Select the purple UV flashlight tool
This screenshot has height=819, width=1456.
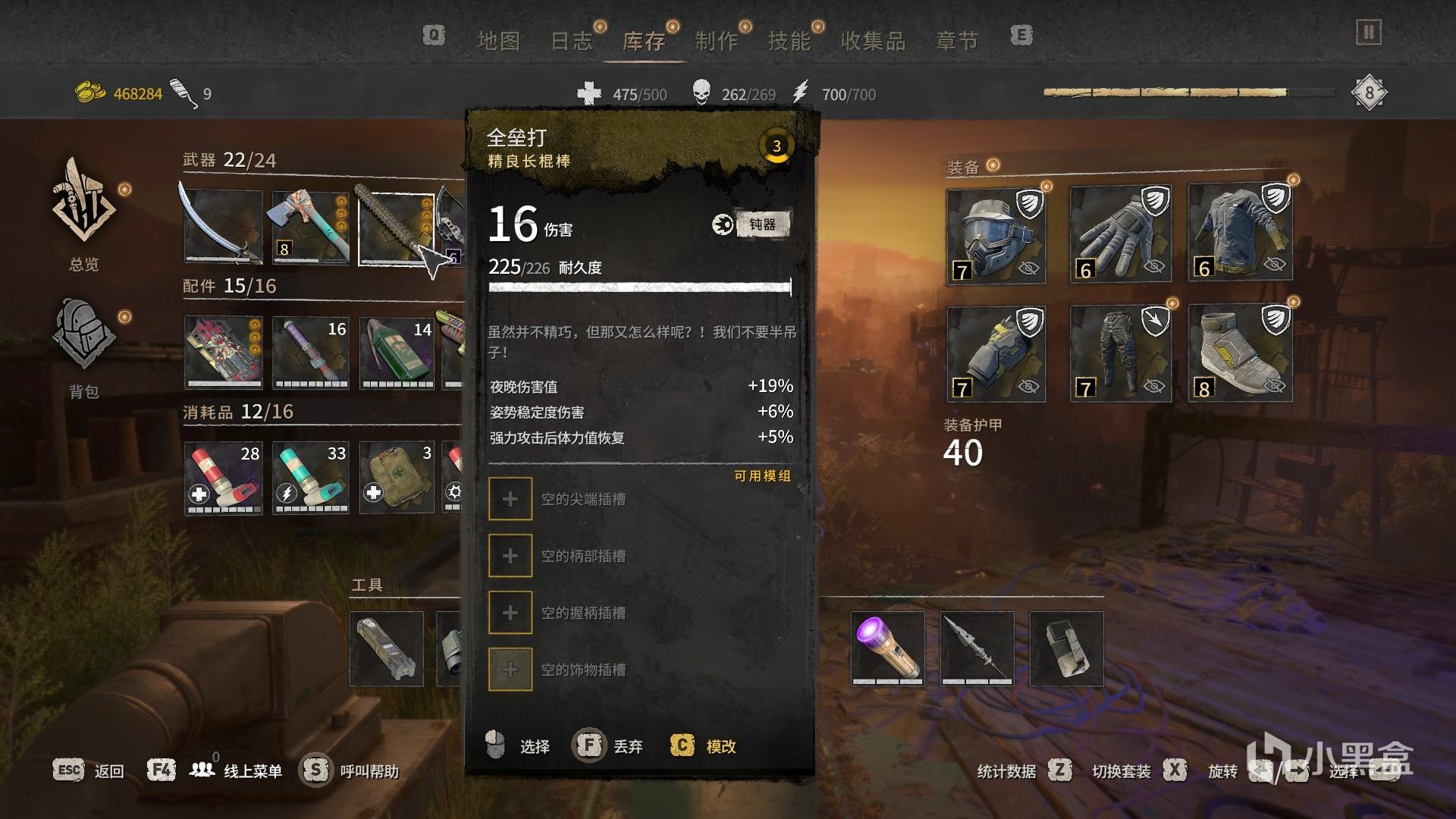point(887,648)
